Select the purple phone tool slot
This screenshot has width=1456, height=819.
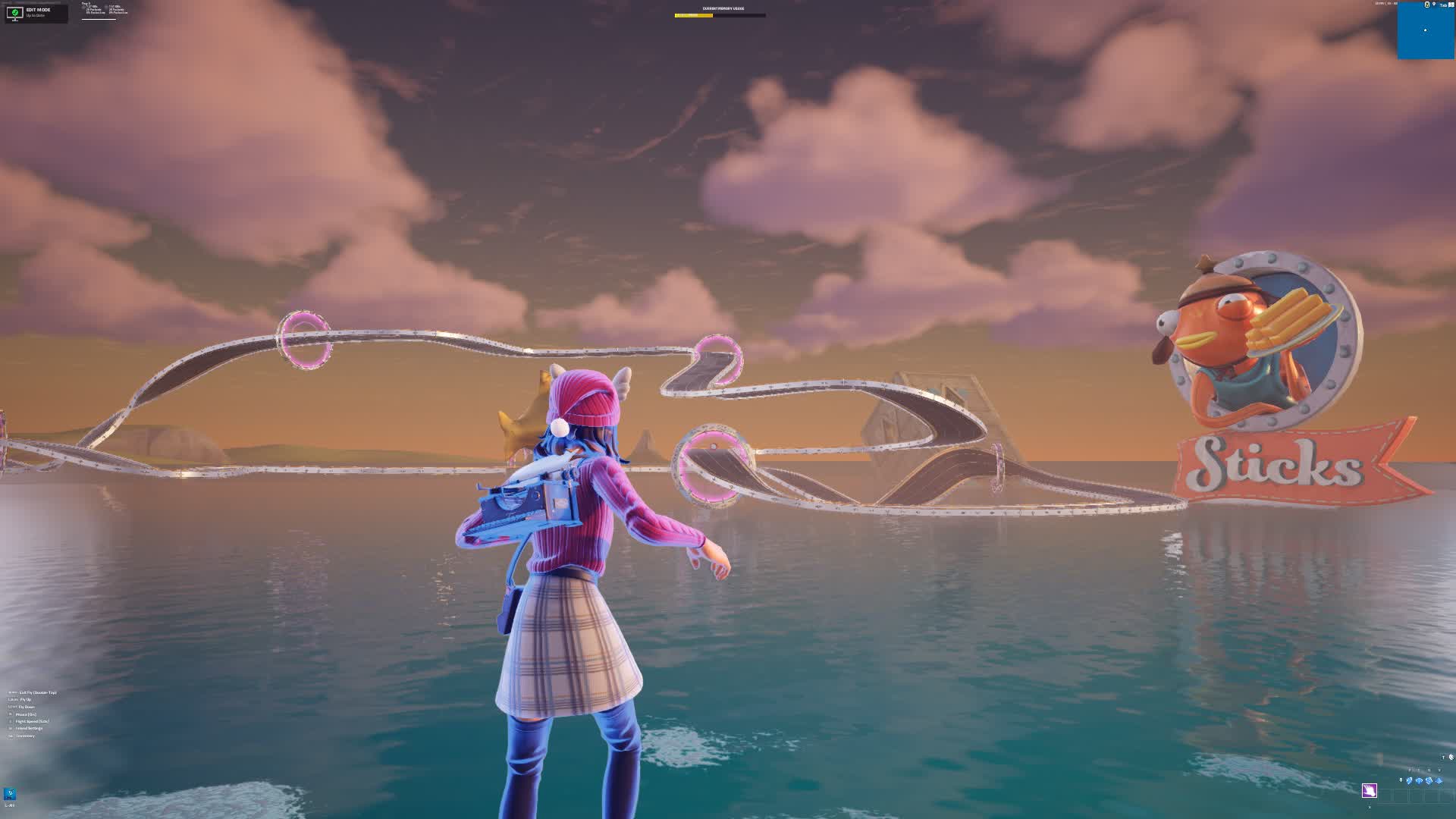coord(1369,791)
